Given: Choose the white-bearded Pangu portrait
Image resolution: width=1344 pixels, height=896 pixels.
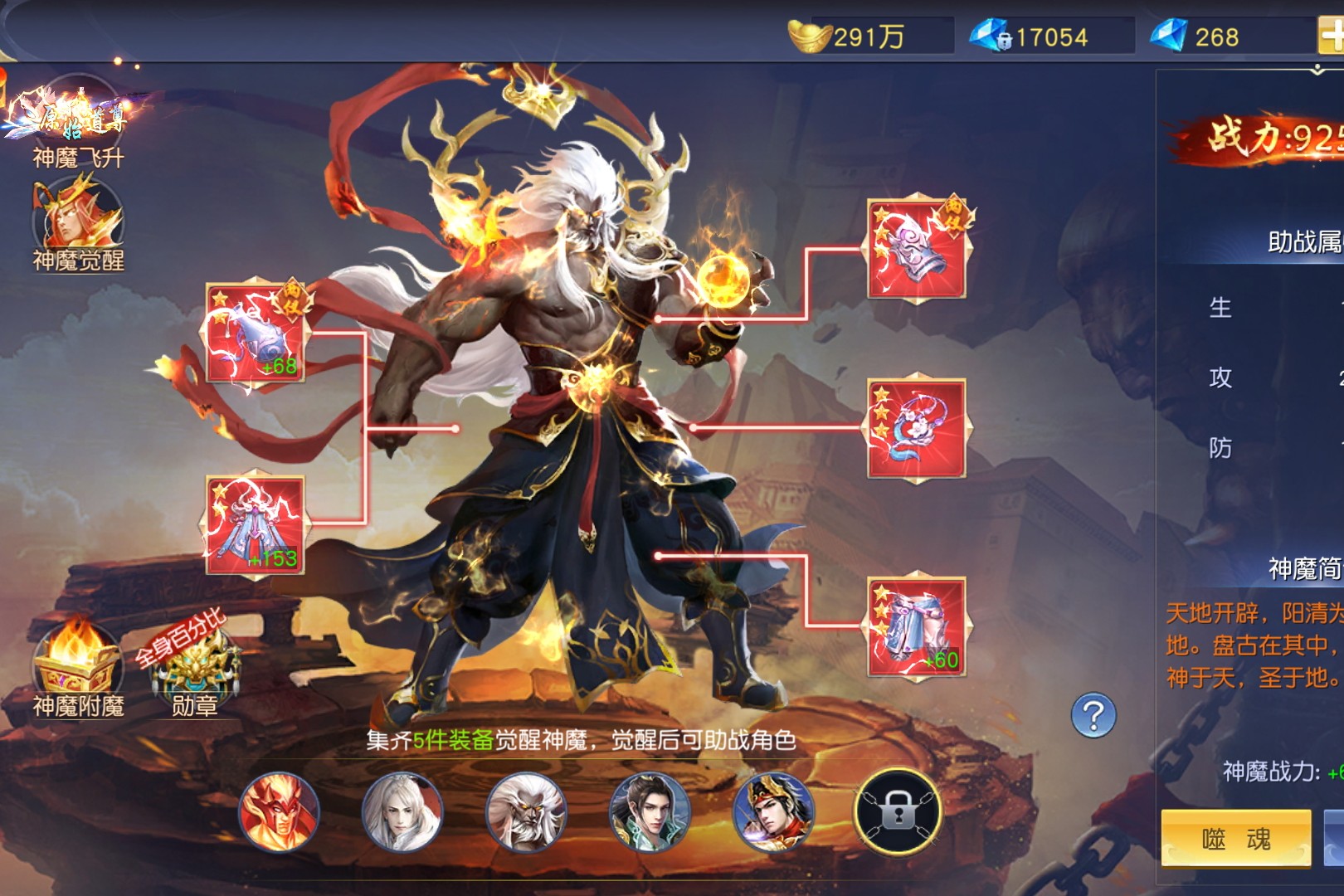Looking at the screenshot, I should [526, 811].
